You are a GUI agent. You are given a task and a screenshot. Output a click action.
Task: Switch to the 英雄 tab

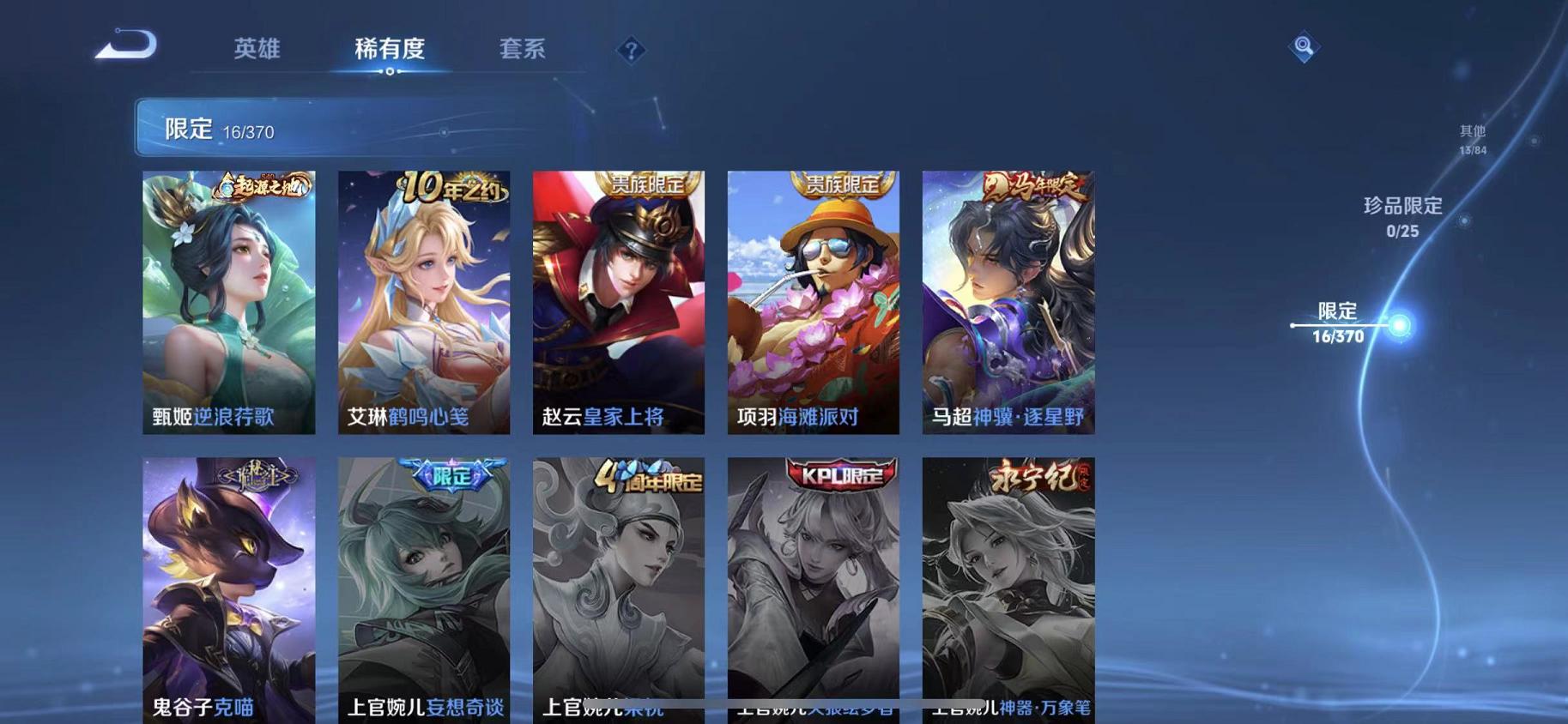tap(254, 50)
